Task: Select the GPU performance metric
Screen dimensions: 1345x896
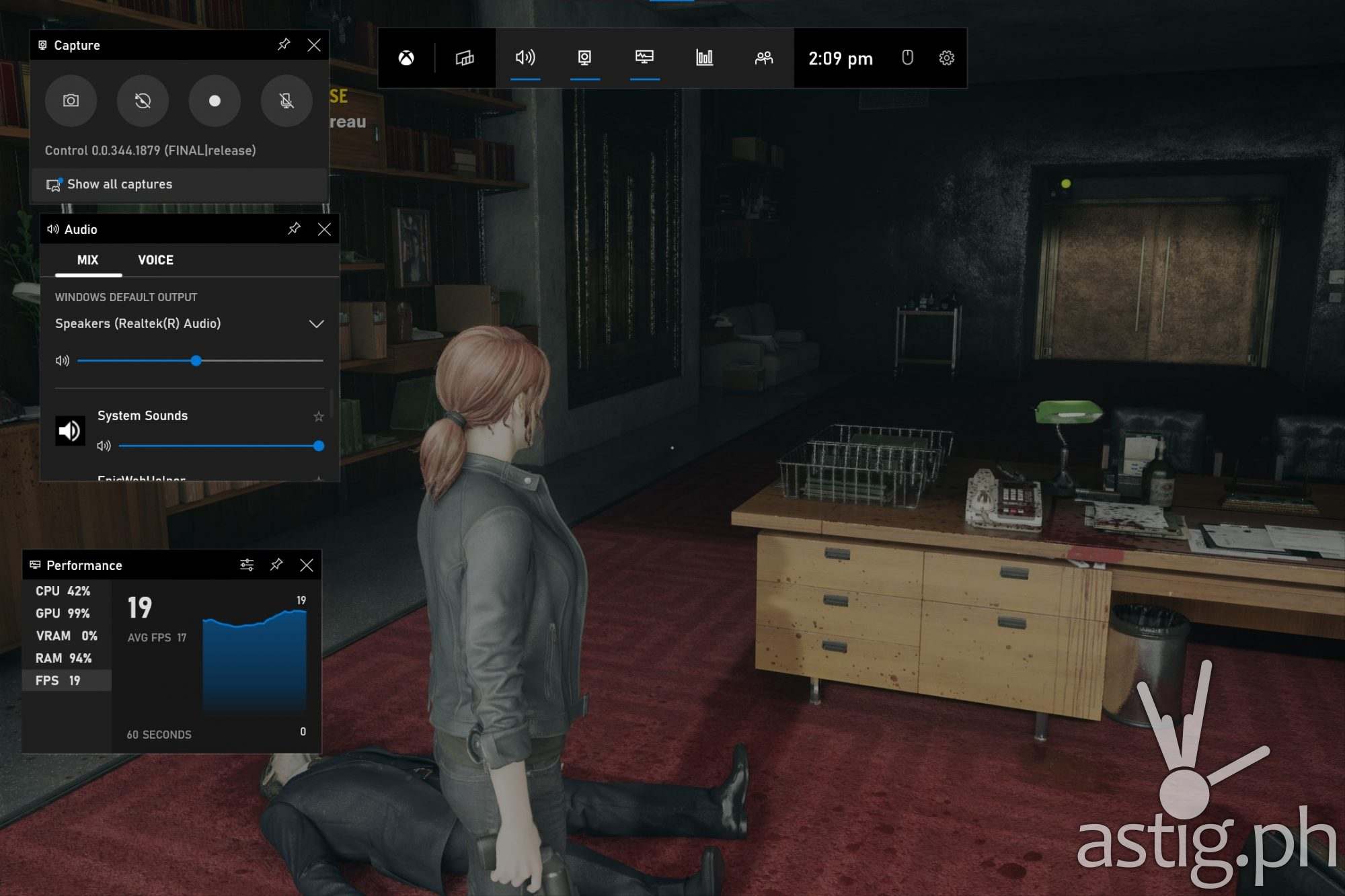Action: pos(63,613)
